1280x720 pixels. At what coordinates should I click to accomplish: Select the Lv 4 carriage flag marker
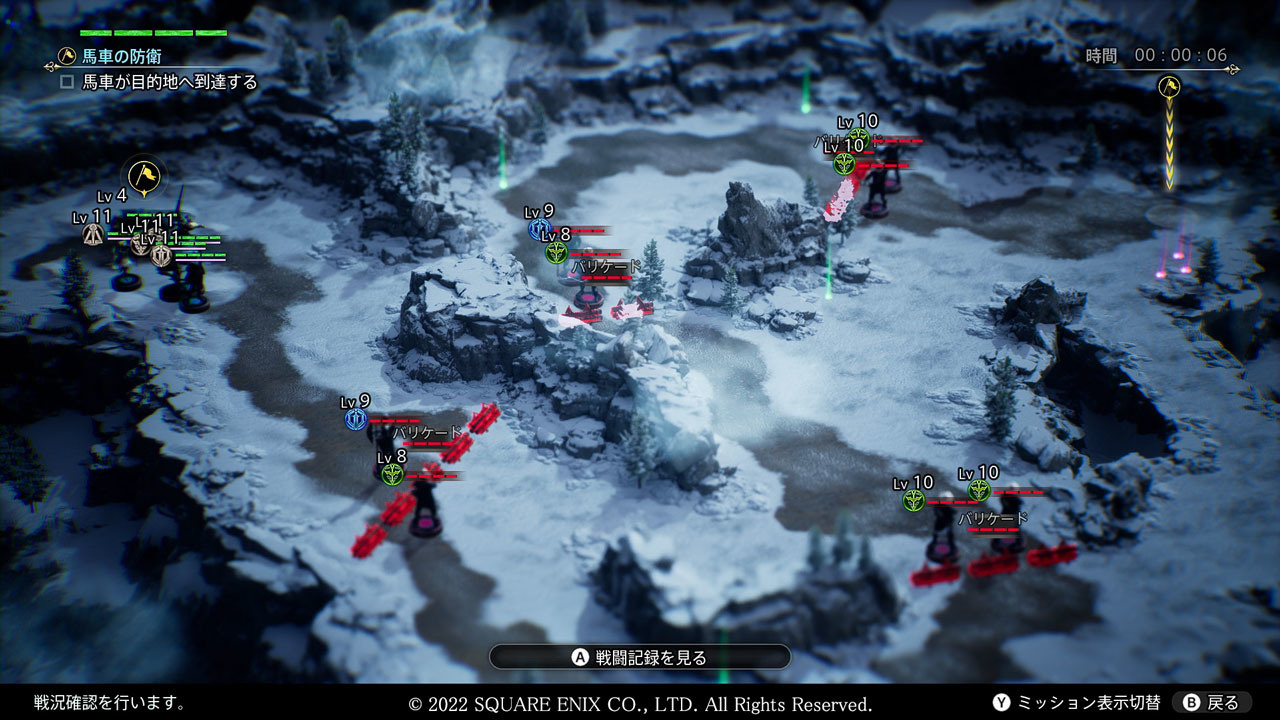pyautogui.click(x=144, y=177)
